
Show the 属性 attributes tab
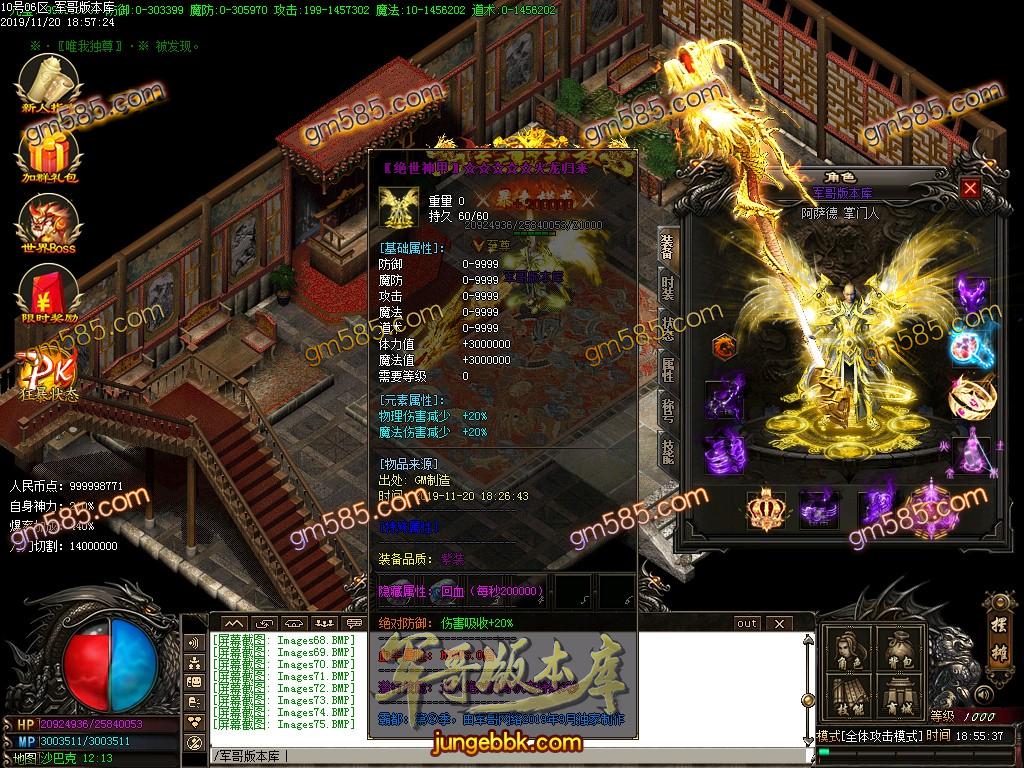pyautogui.click(x=668, y=371)
